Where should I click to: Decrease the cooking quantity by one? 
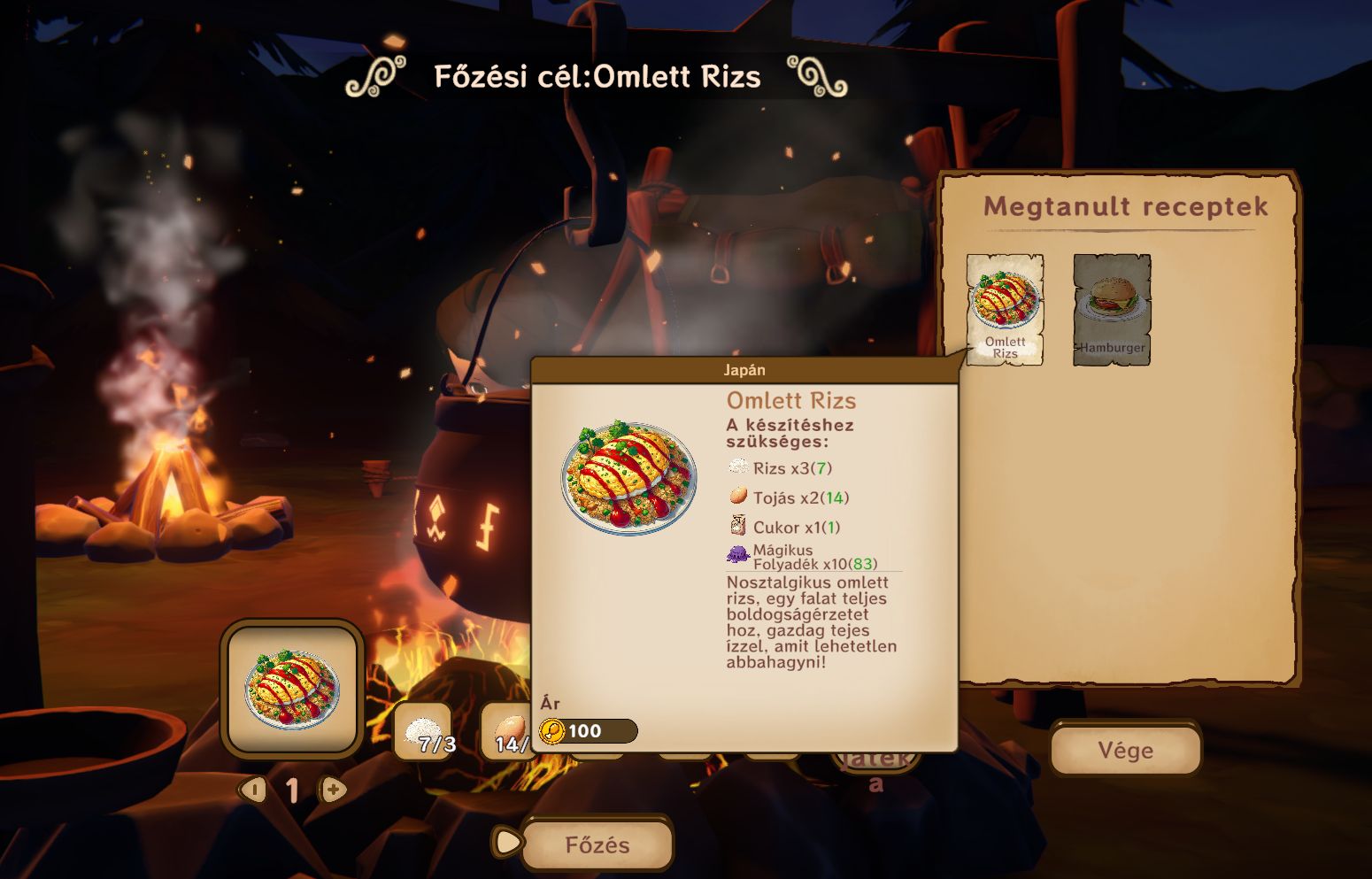point(254,789)
